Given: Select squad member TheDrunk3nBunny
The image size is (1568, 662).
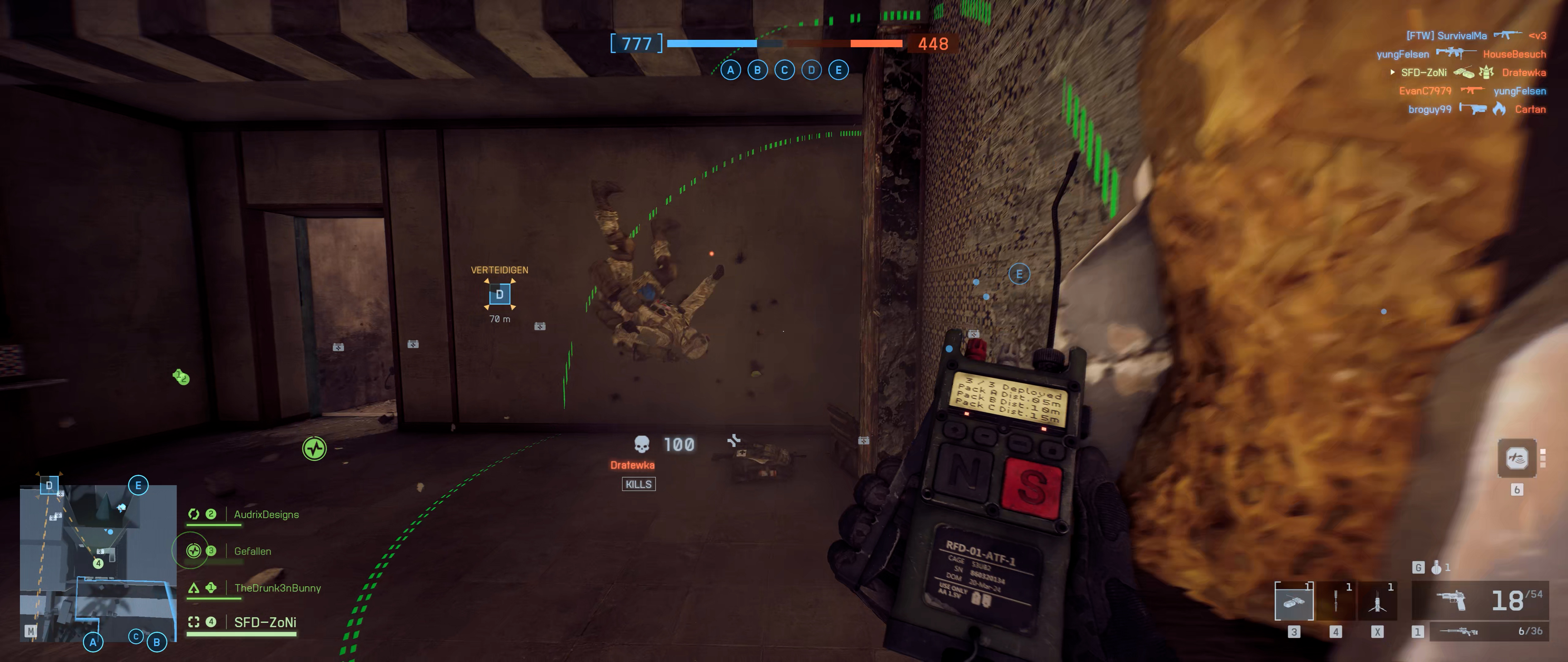Looking at the screenshot, I should [x=277, y=588].
